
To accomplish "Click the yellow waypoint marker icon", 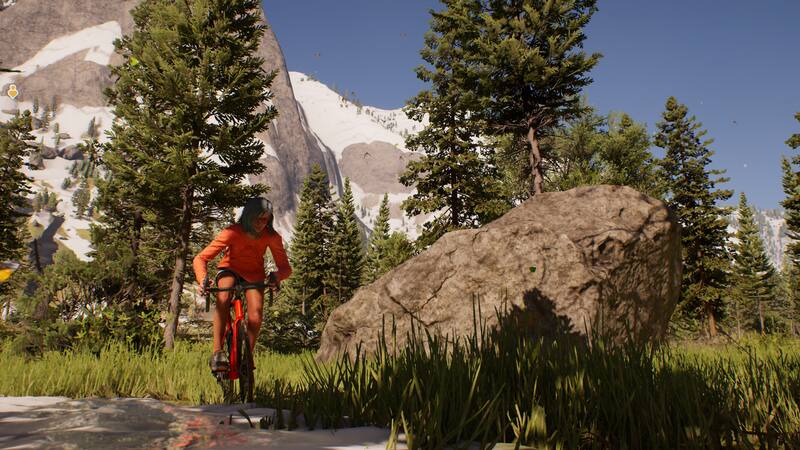I will coord(12,91).
